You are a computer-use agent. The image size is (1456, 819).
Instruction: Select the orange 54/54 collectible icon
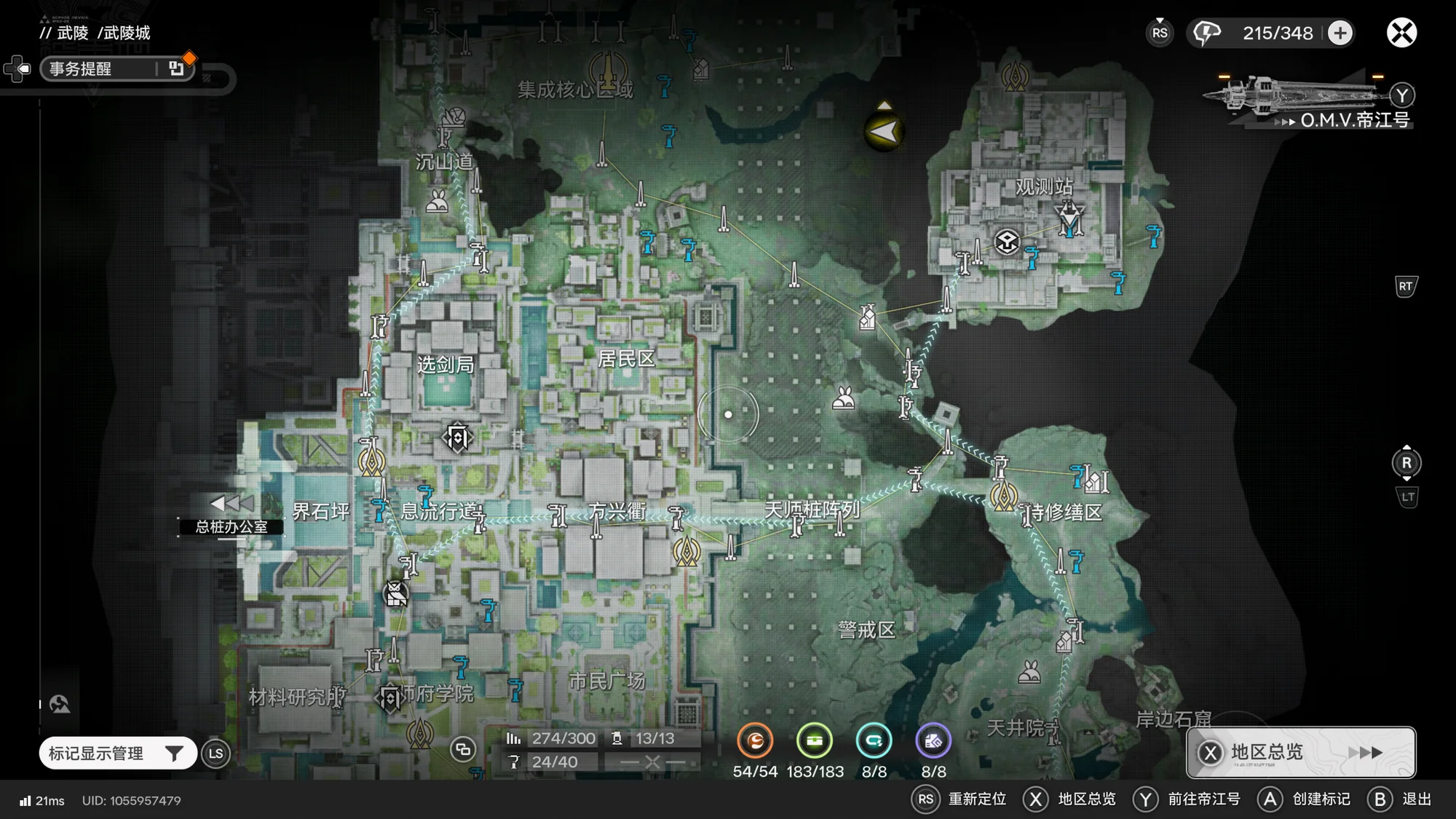755,741
